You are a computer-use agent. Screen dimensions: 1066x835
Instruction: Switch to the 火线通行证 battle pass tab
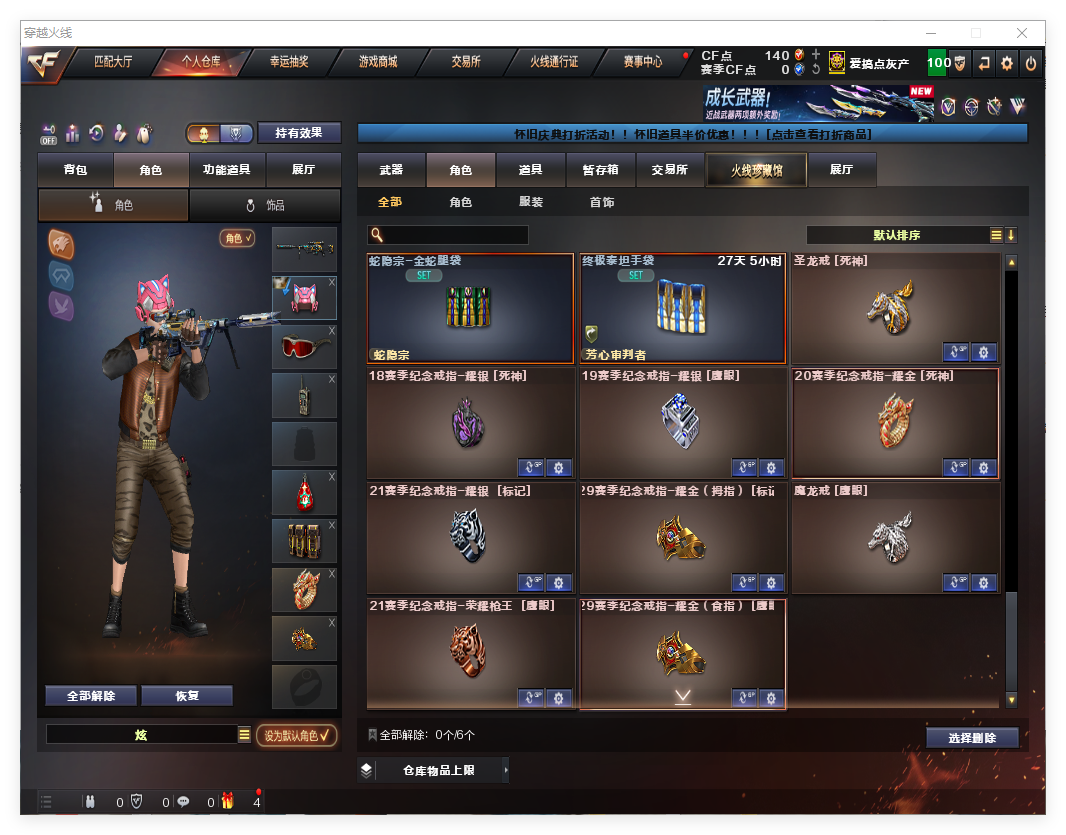pyautogui.click(x=554, y=62)
